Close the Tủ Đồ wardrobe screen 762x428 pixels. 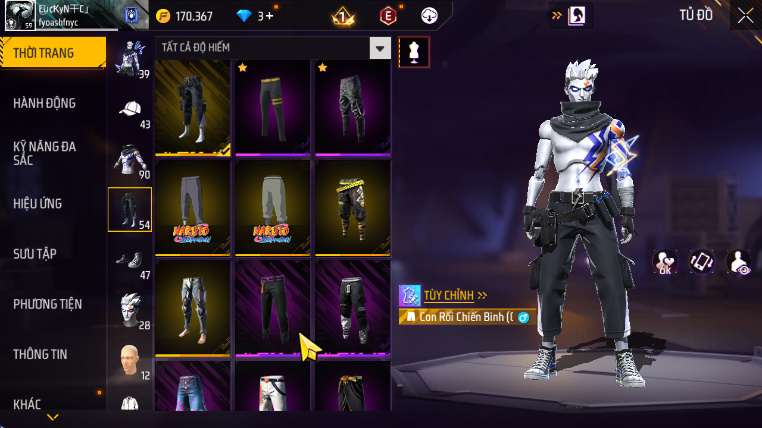click(745, 15)
